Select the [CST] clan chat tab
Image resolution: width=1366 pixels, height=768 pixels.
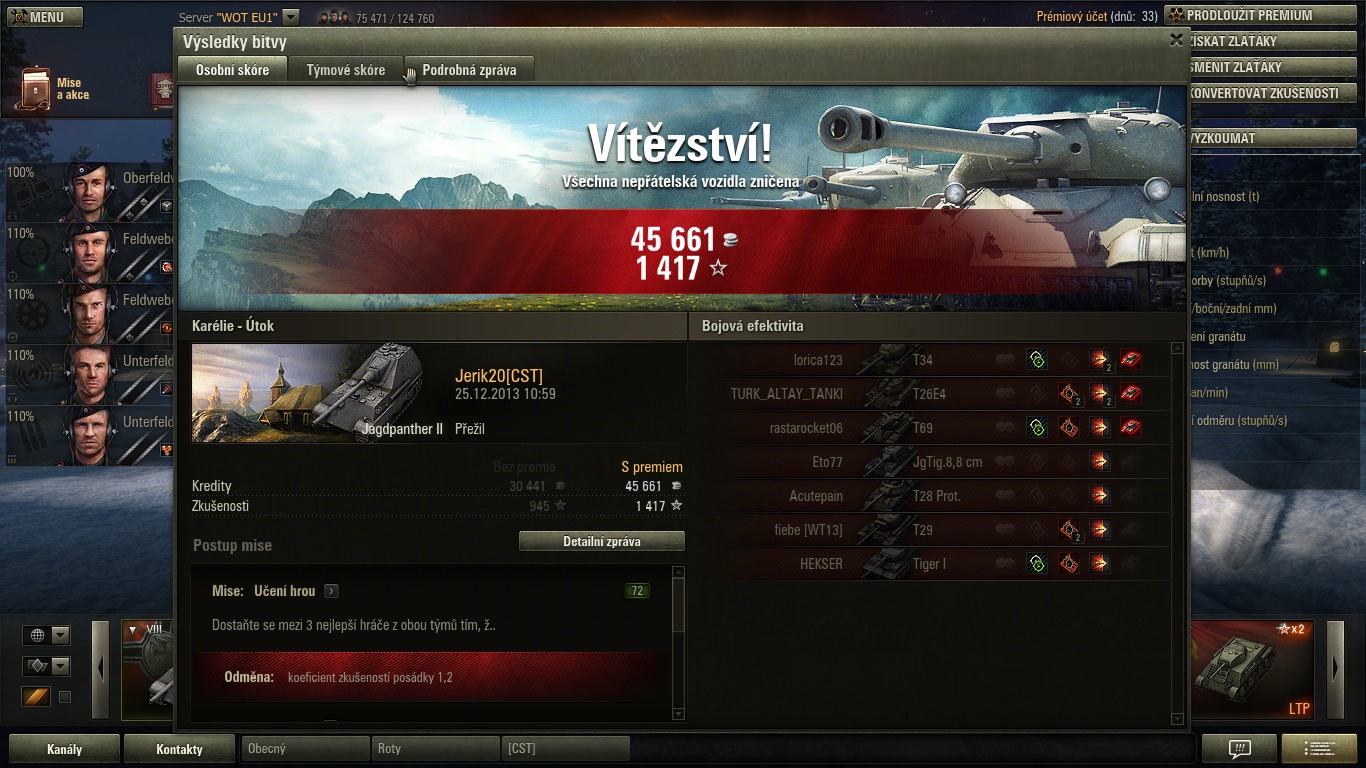[x=564, y=748]
